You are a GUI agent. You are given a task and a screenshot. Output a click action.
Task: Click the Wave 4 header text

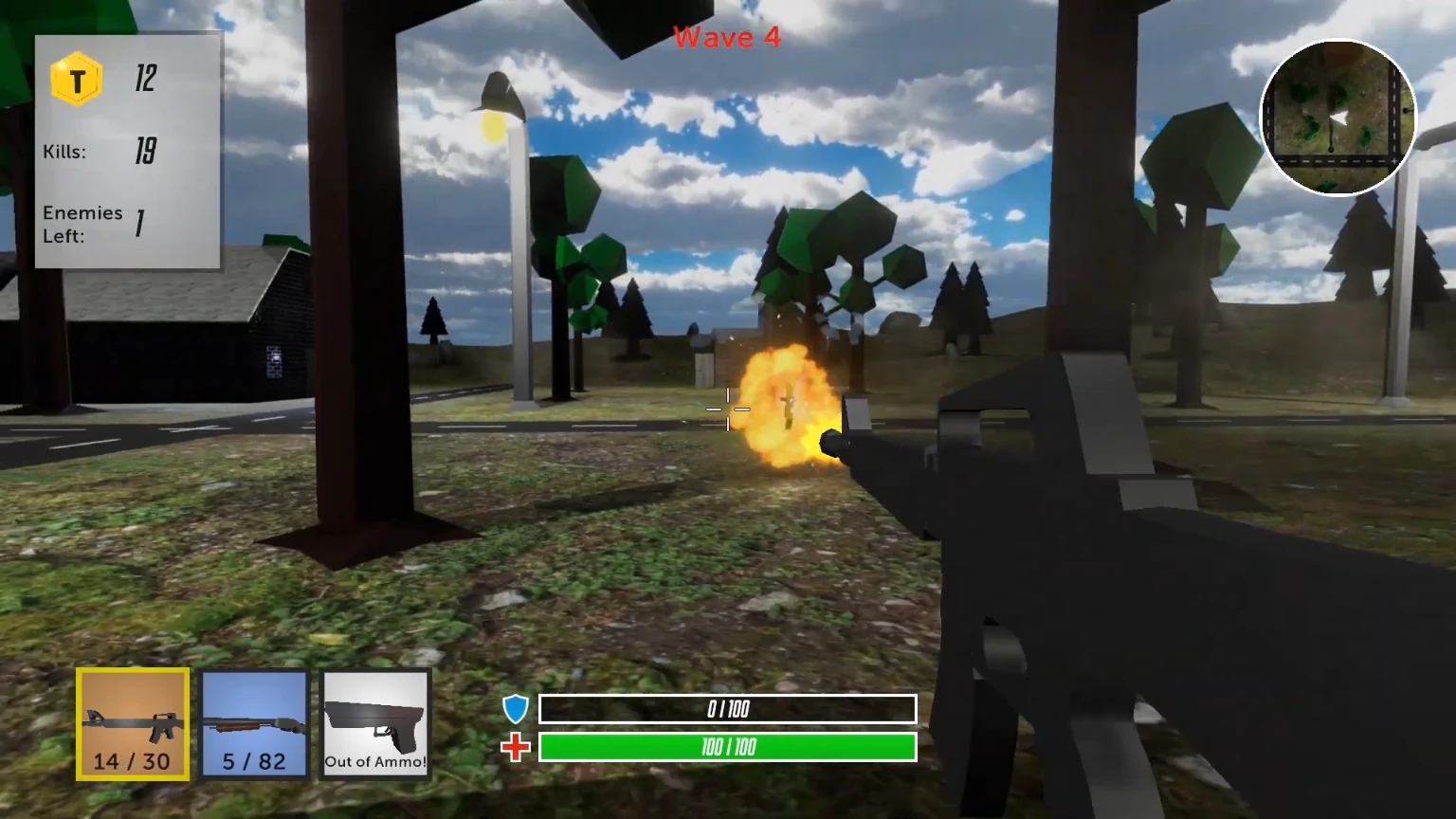pyautogui.click(x=725, y=38)
